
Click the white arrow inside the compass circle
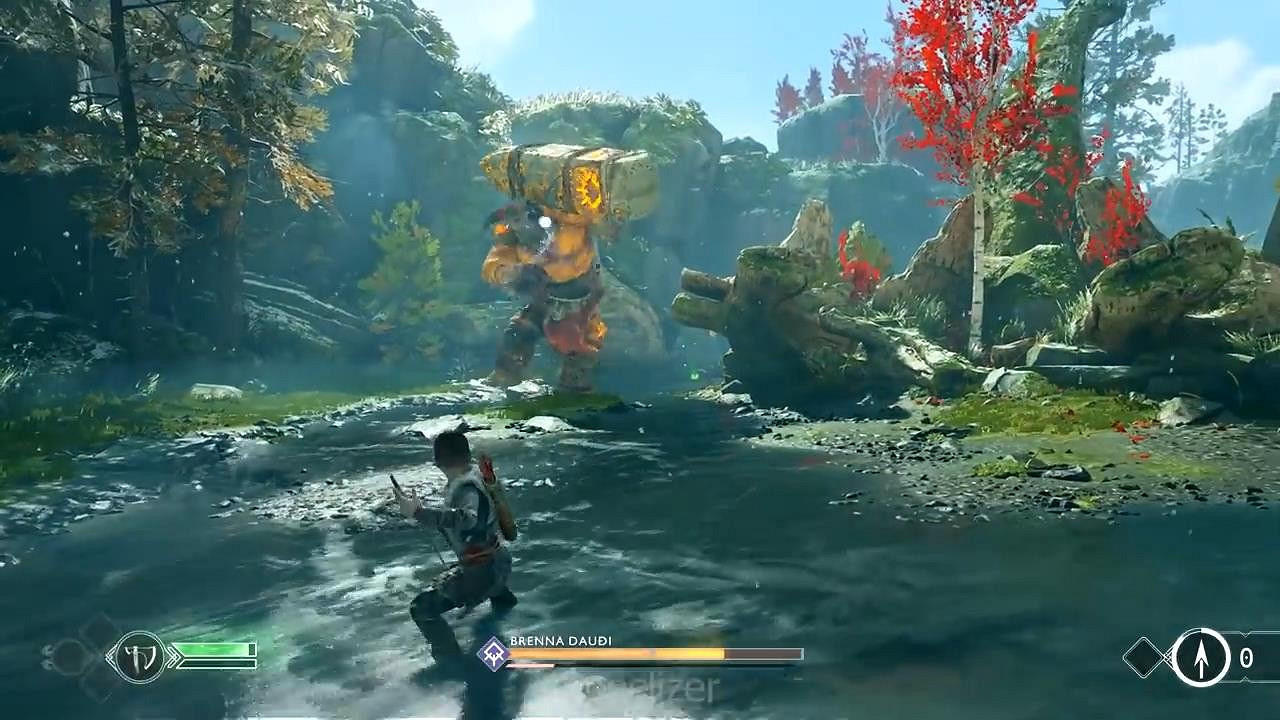1202,660
